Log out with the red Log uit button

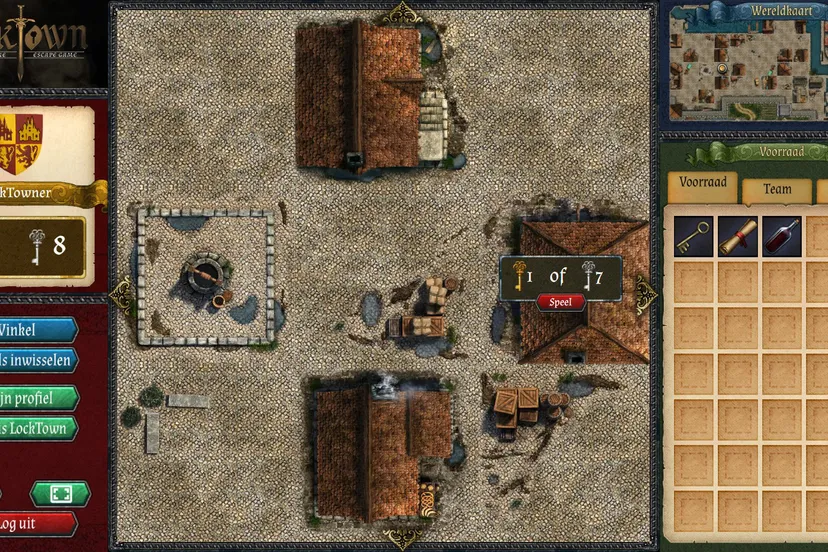coord(36,524)
